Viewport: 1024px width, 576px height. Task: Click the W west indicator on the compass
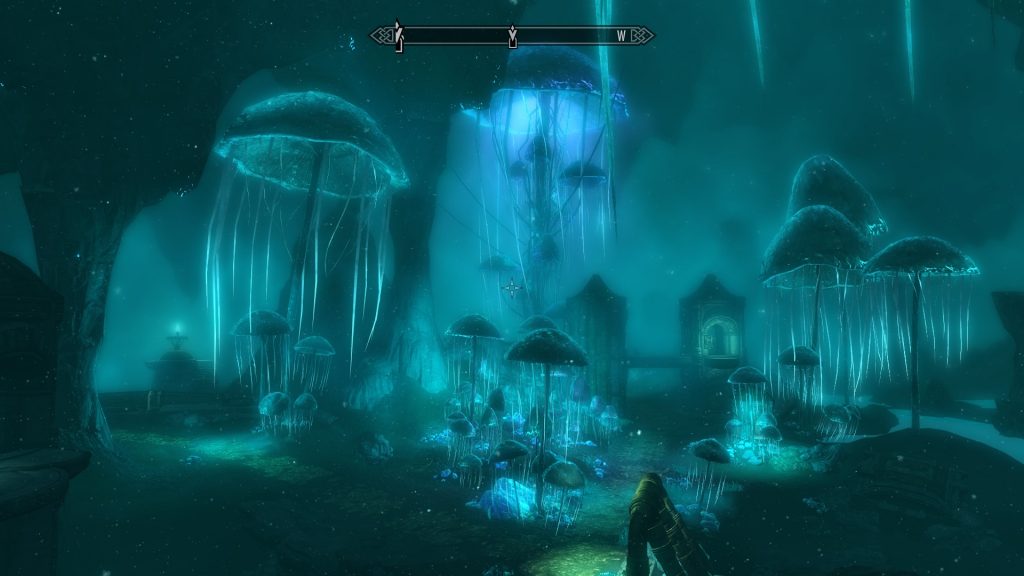pyautogui.click(x=621, y=37)
